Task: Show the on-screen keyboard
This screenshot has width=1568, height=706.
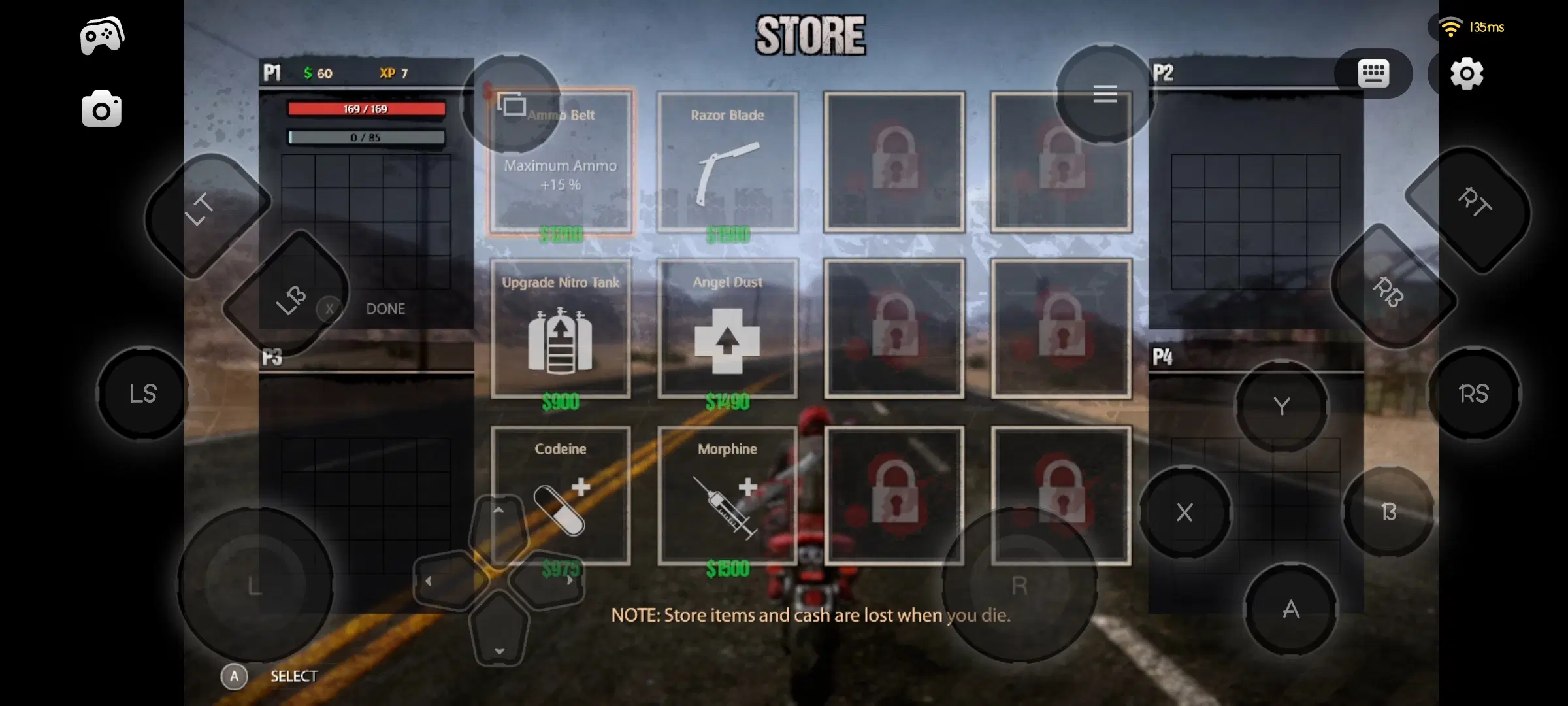Action: [1374, 73]
